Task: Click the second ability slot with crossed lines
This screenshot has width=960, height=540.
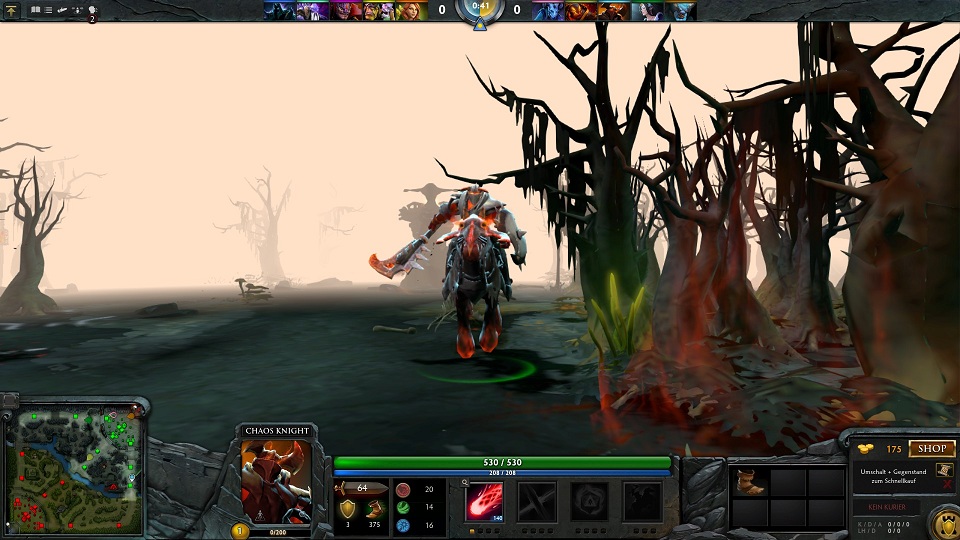Action: 537,501
